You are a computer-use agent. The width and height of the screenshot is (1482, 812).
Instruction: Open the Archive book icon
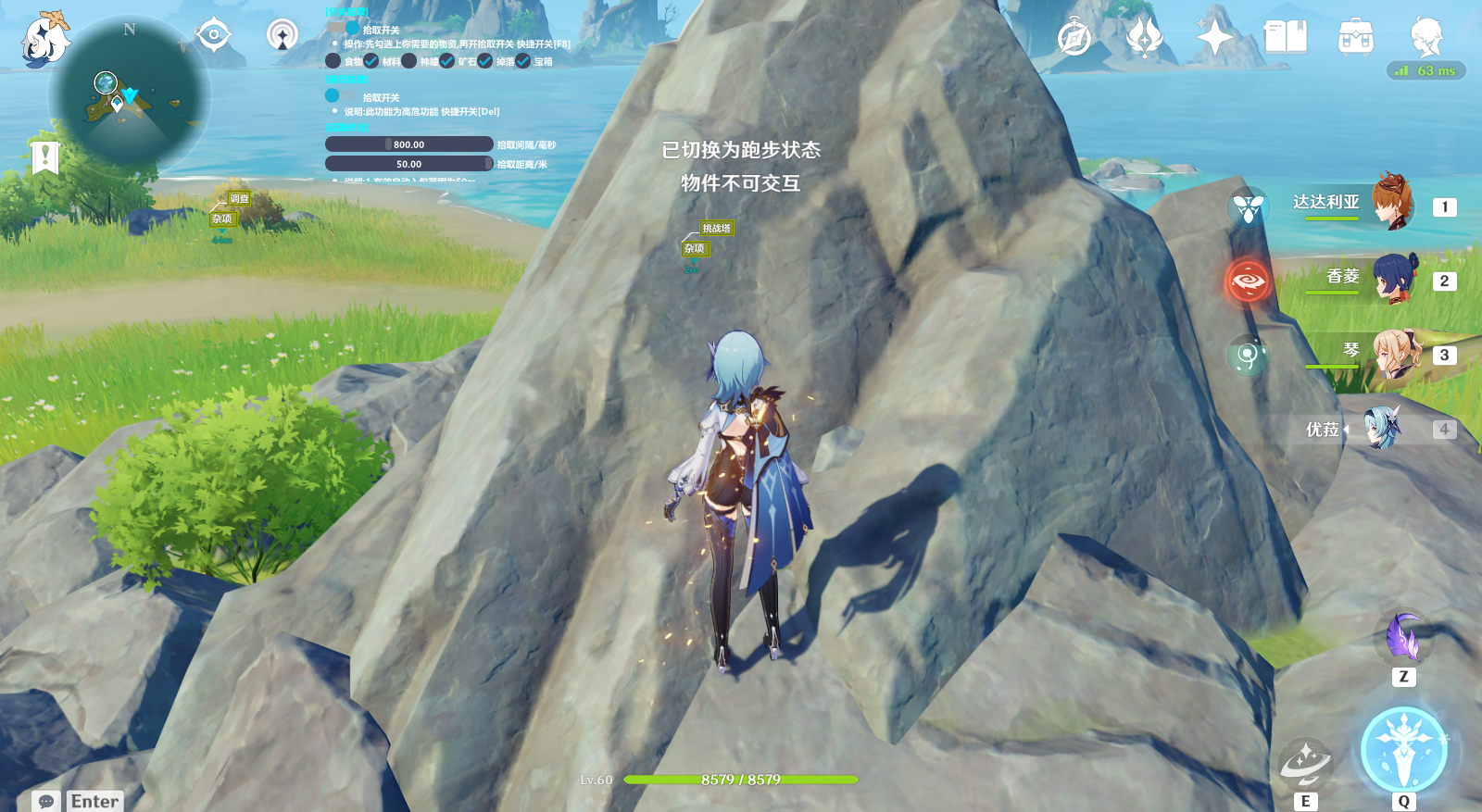pos(1287,37)
